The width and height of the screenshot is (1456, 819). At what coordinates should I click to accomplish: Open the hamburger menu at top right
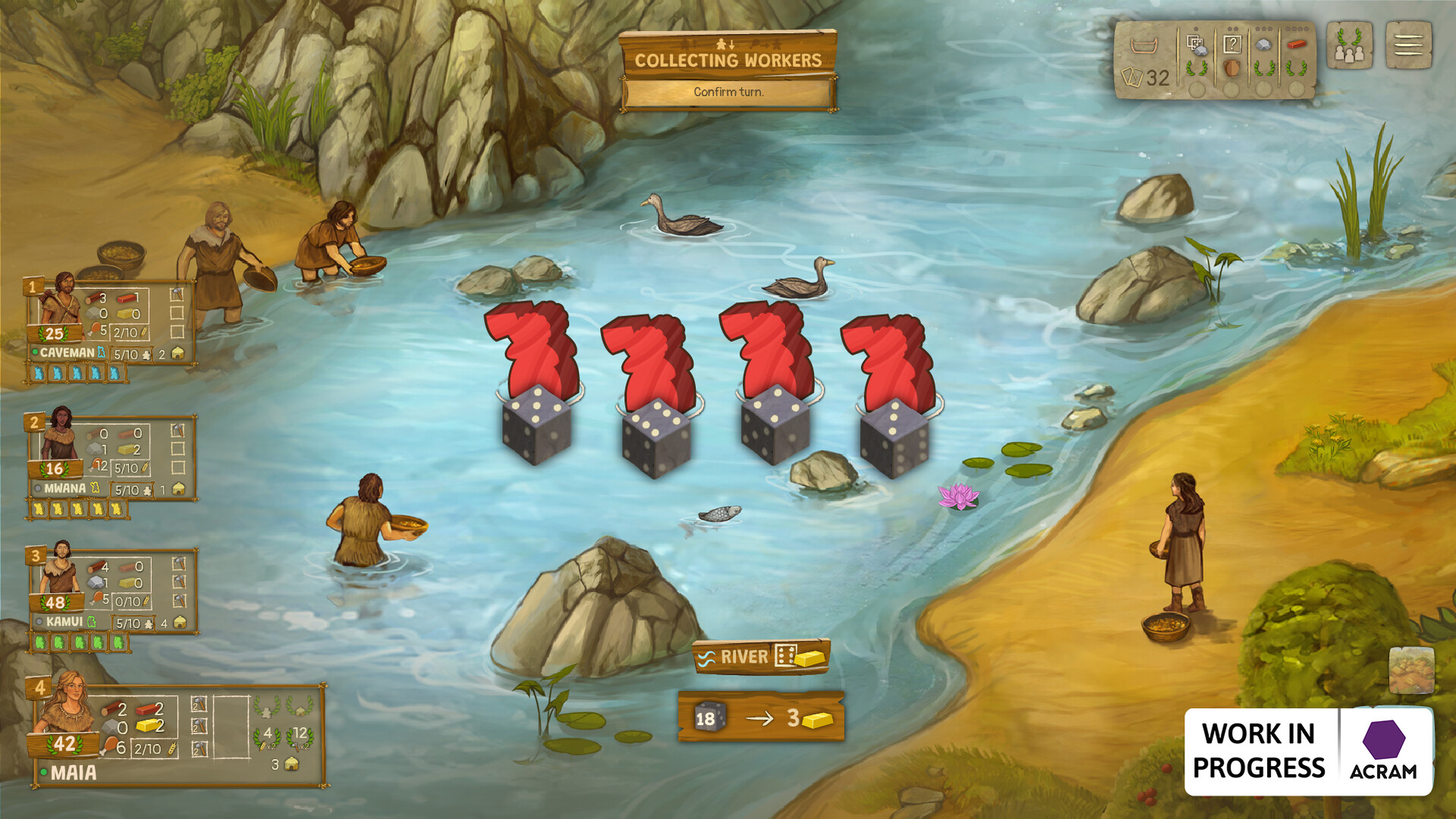(x=1408, y=44)
